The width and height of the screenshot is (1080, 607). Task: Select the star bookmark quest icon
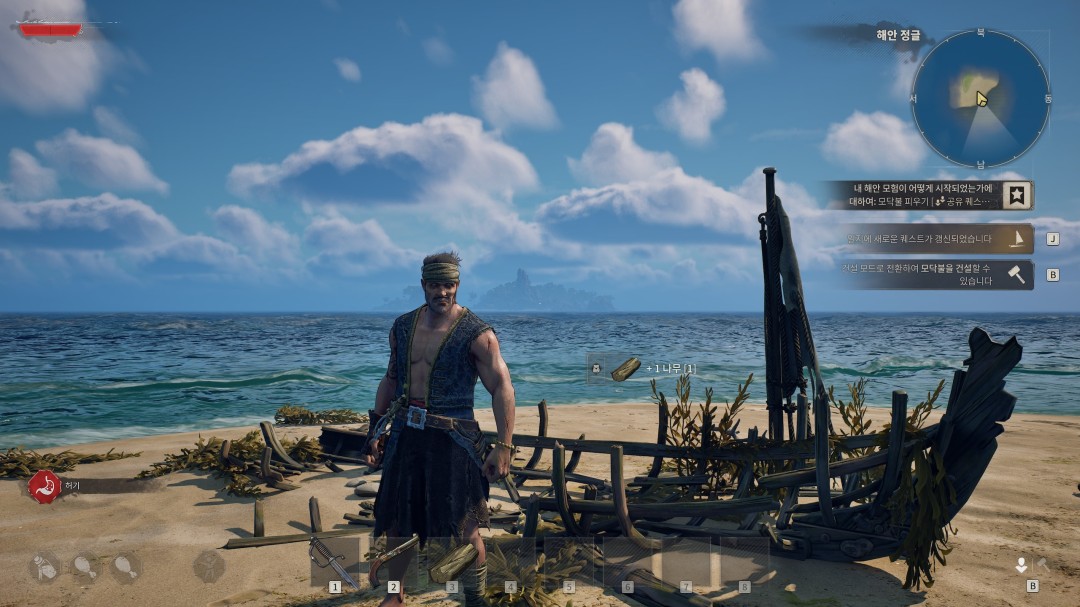point(1019,195)
